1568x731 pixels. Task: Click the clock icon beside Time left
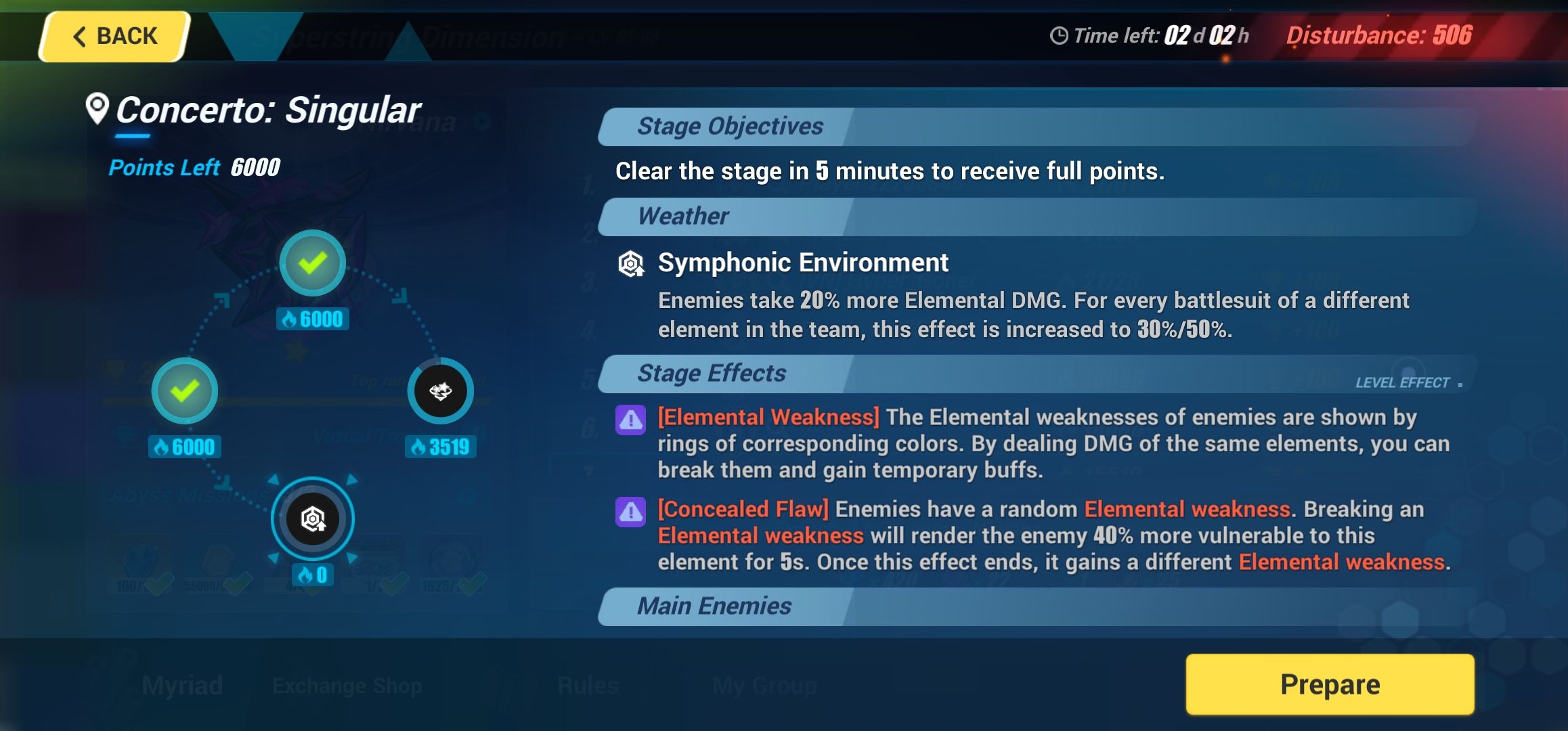click(1061, 35)
